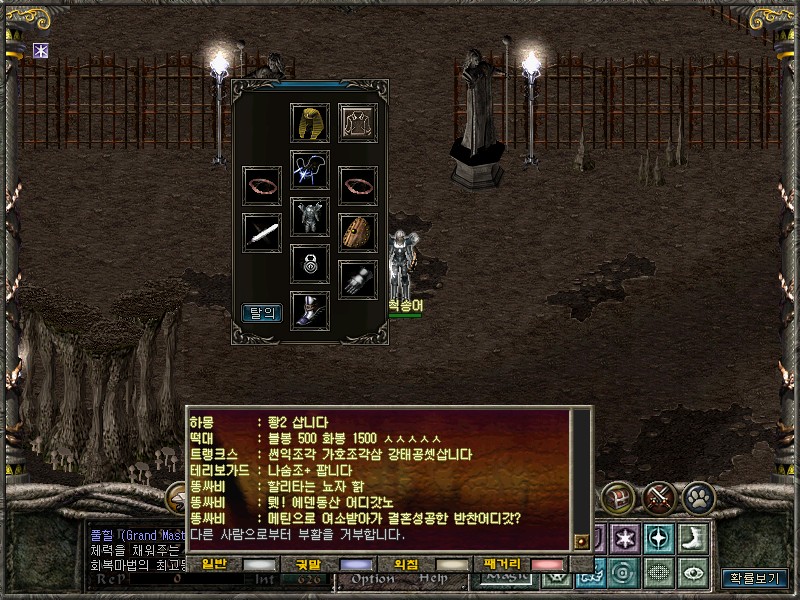Image resolution: width=800 pixels, height=600 pixels.
Task: Choose the round wooden shield slot
Action: tap(358, 232)
